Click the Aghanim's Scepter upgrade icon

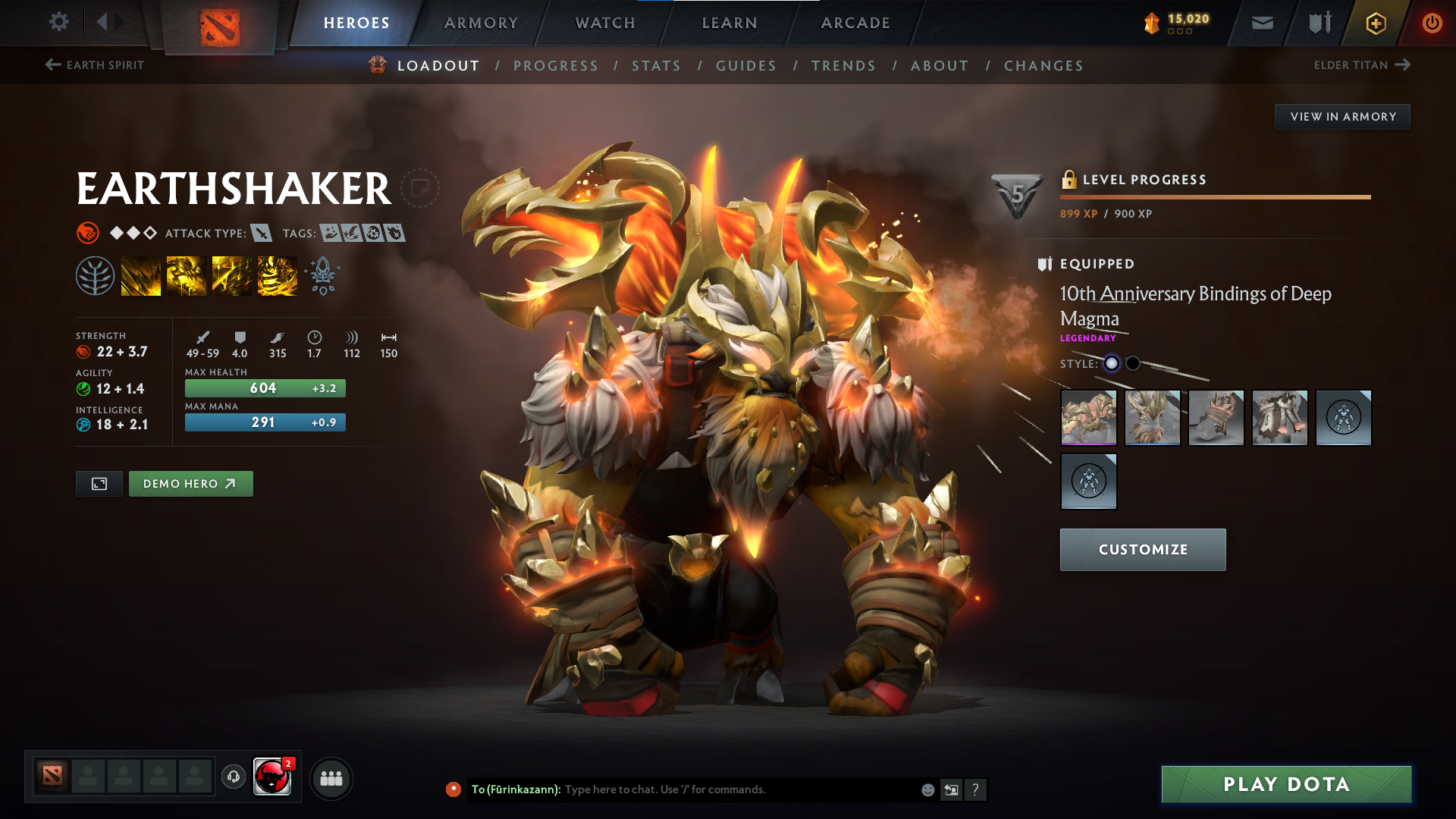coord(322,275)
